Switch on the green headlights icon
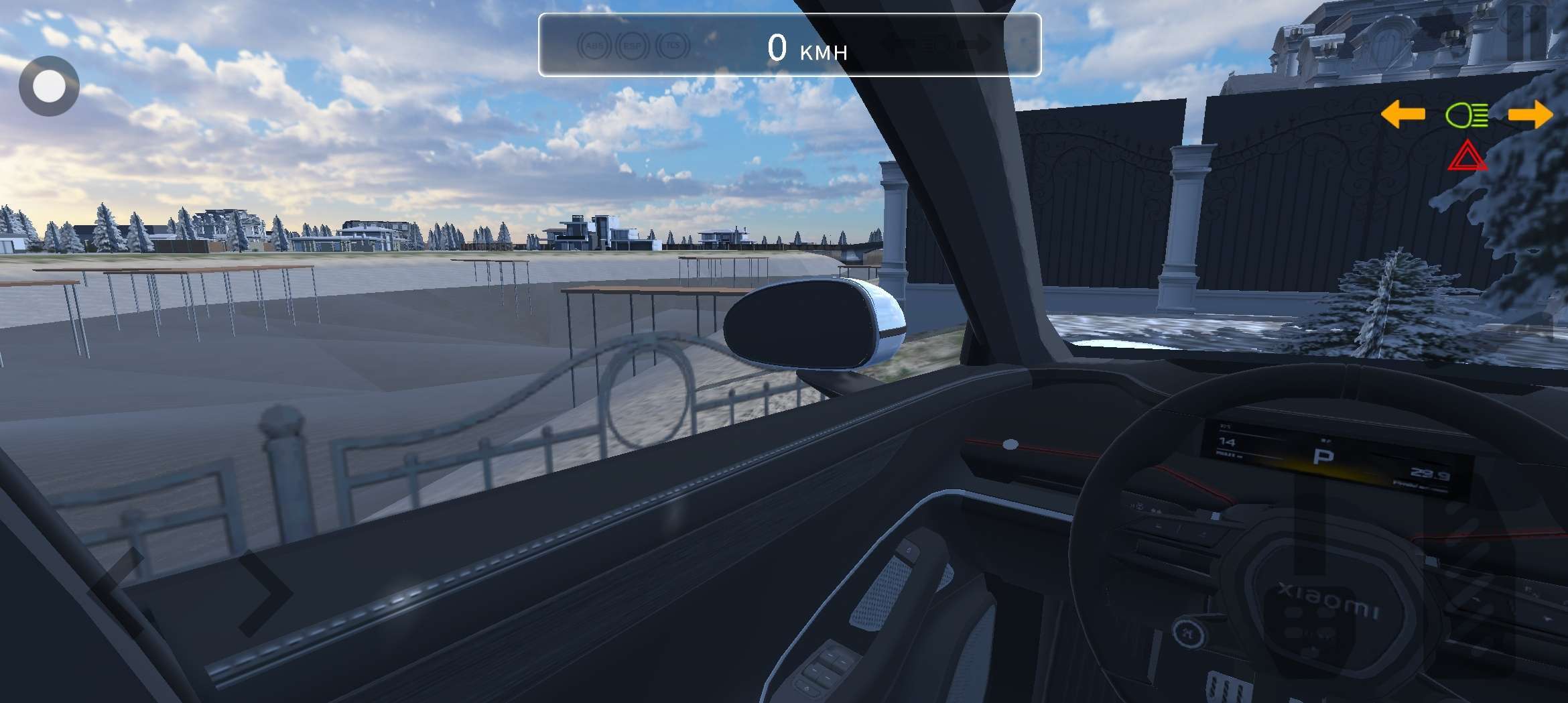The image size is (1568, 703). [1467, 115]
